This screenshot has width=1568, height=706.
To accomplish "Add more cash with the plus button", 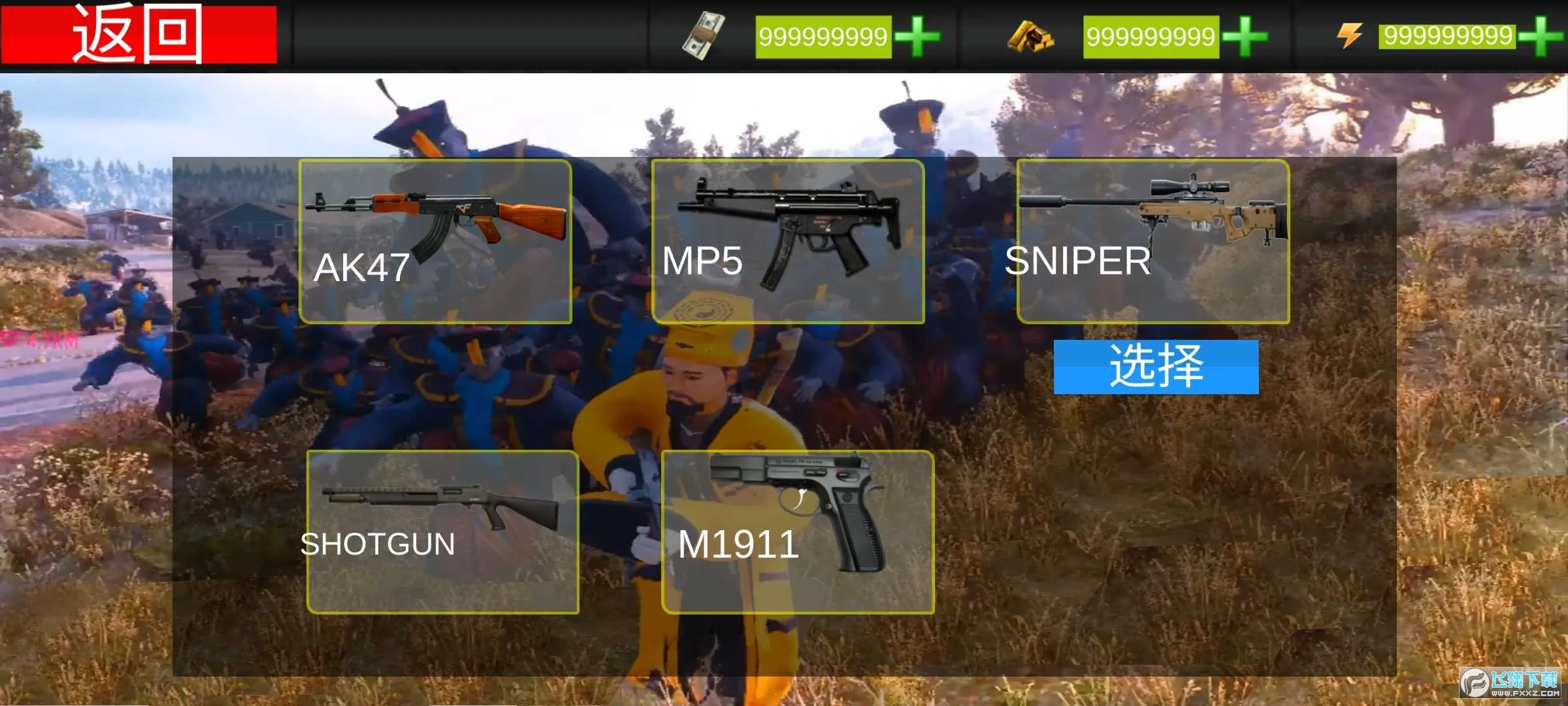I will pos(917,37).
